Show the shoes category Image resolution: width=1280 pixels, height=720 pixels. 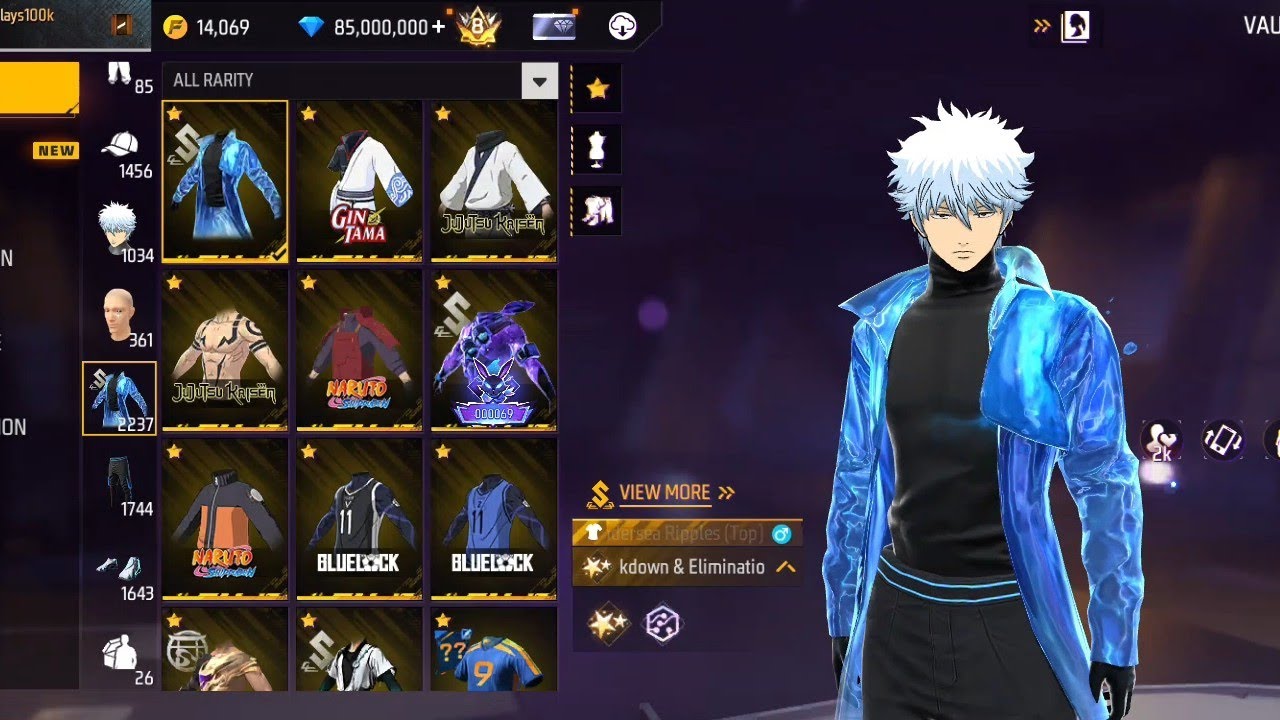(x=120, y=571)
